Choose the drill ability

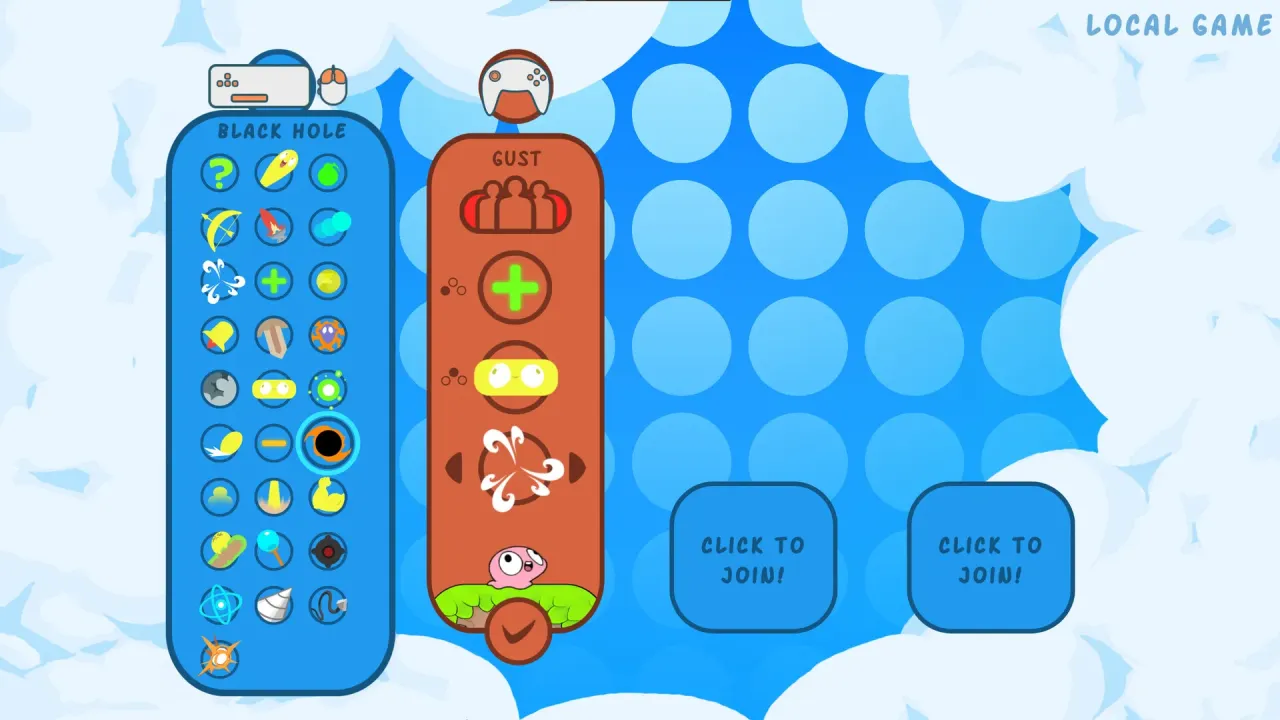click(x=274, y=605)
